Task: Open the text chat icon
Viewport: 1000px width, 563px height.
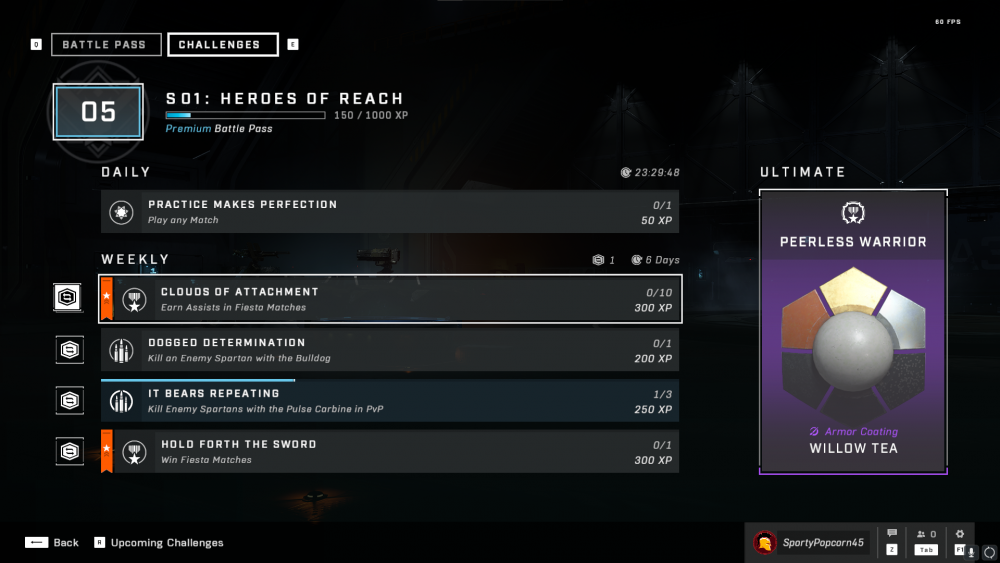Action: coord(892,535)
